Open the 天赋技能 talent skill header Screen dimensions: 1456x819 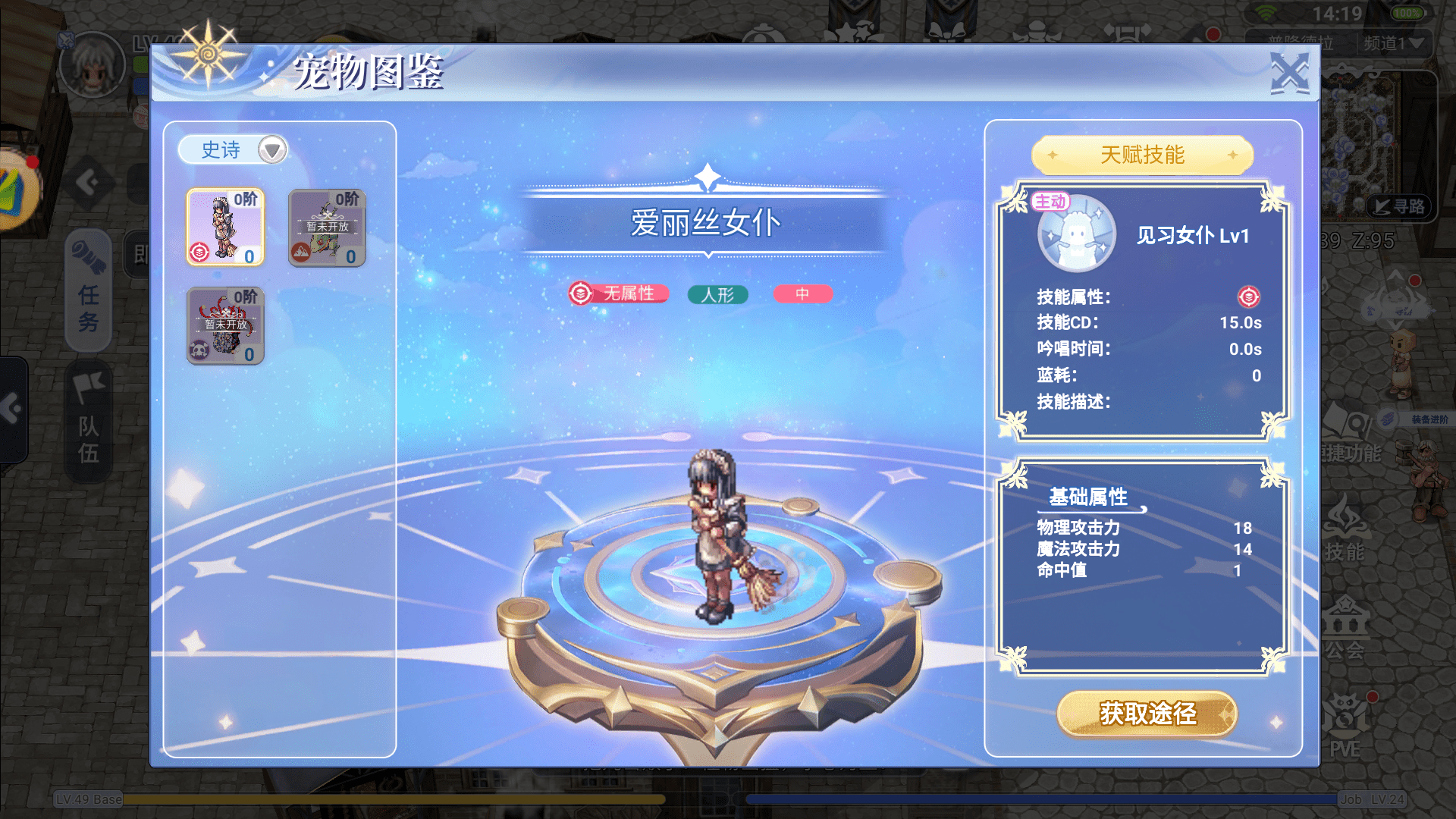tap(1142, 155)
